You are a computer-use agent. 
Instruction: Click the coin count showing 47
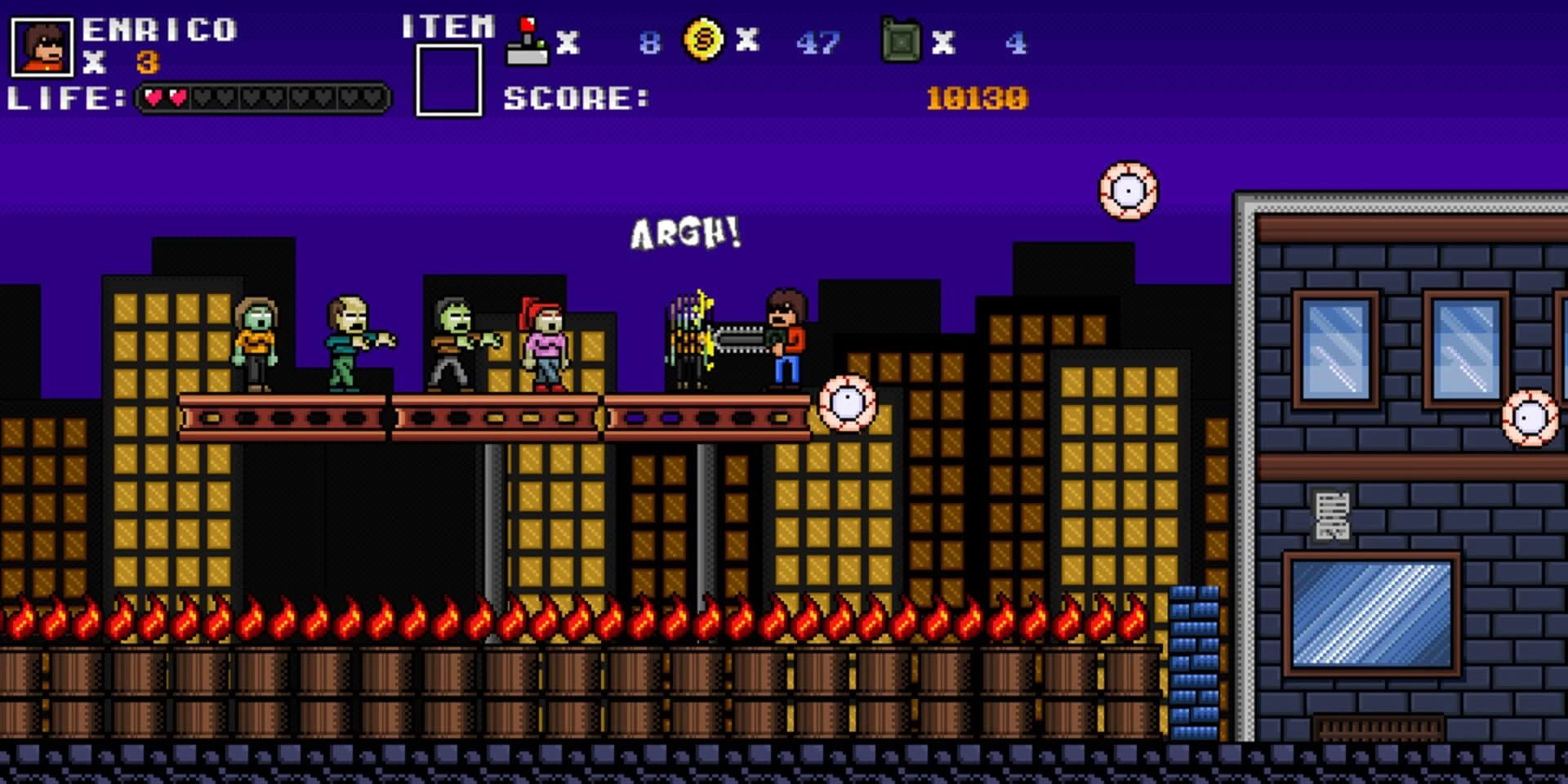coord(819,42)
